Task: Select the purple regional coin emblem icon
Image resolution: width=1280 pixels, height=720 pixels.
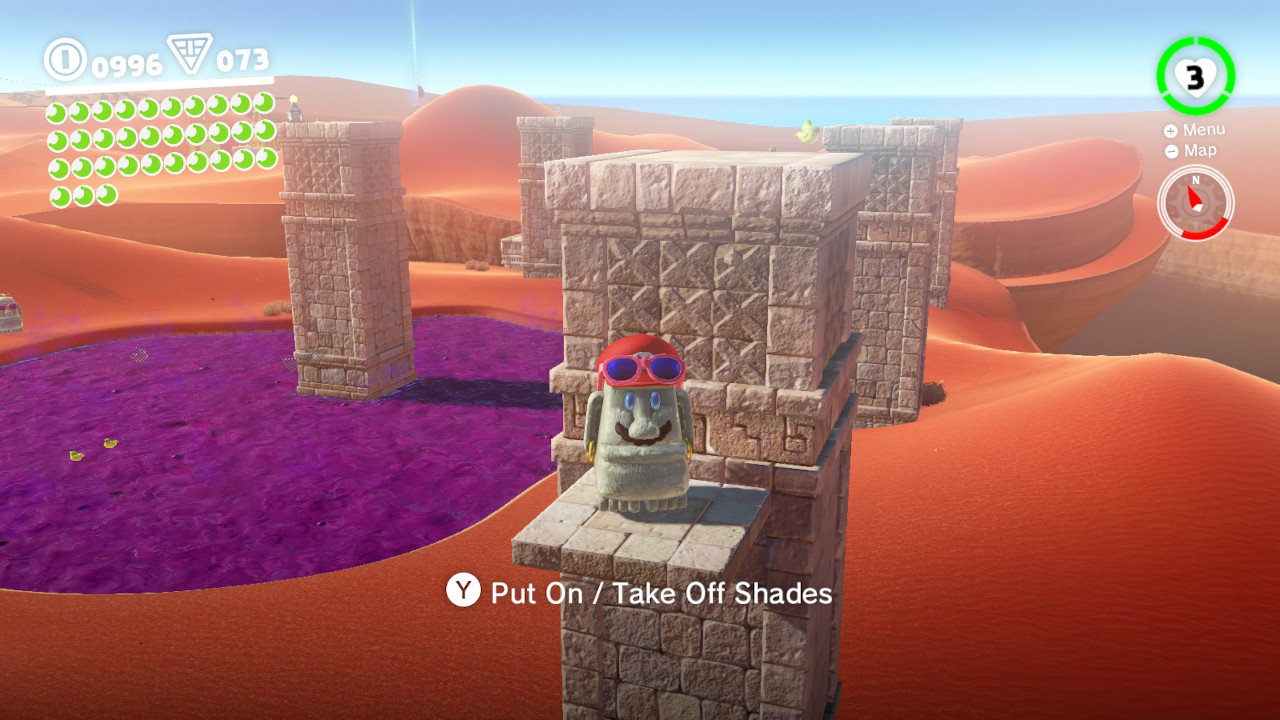Action: (191, 55)
